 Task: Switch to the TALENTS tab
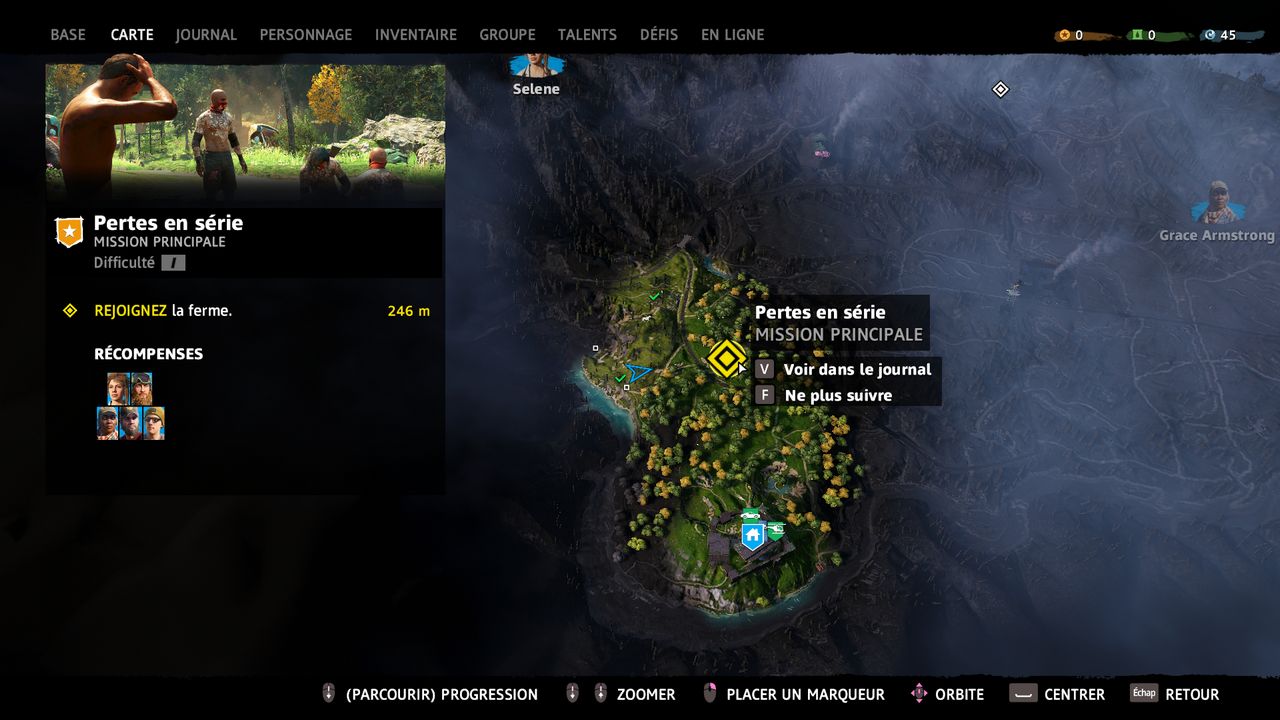tap(587, 34)
